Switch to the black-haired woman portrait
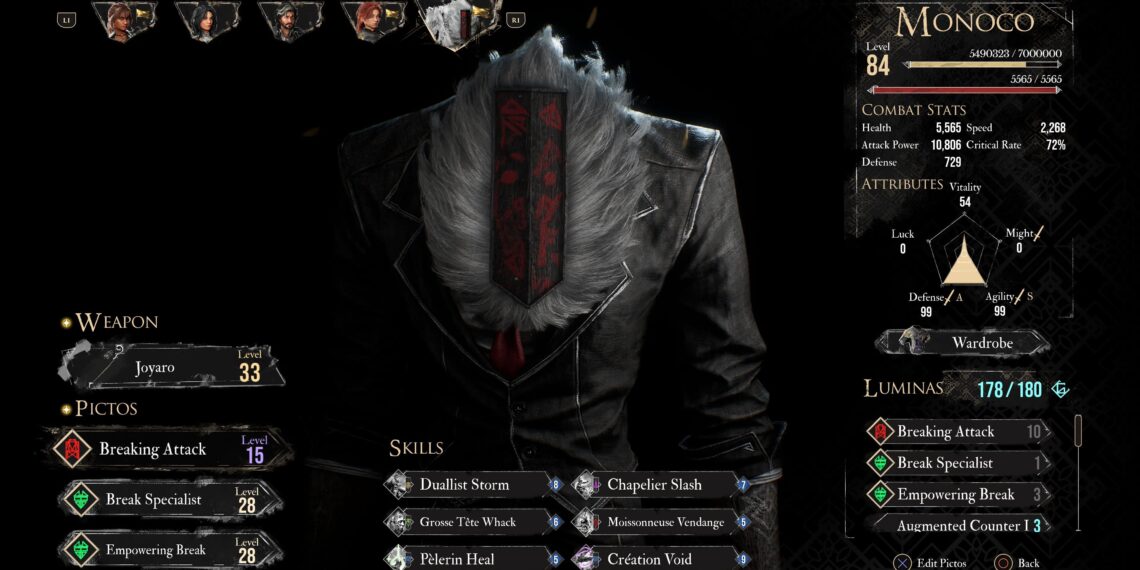The width and height of the screenshot is (1140, 570). (x=207, y=20)
